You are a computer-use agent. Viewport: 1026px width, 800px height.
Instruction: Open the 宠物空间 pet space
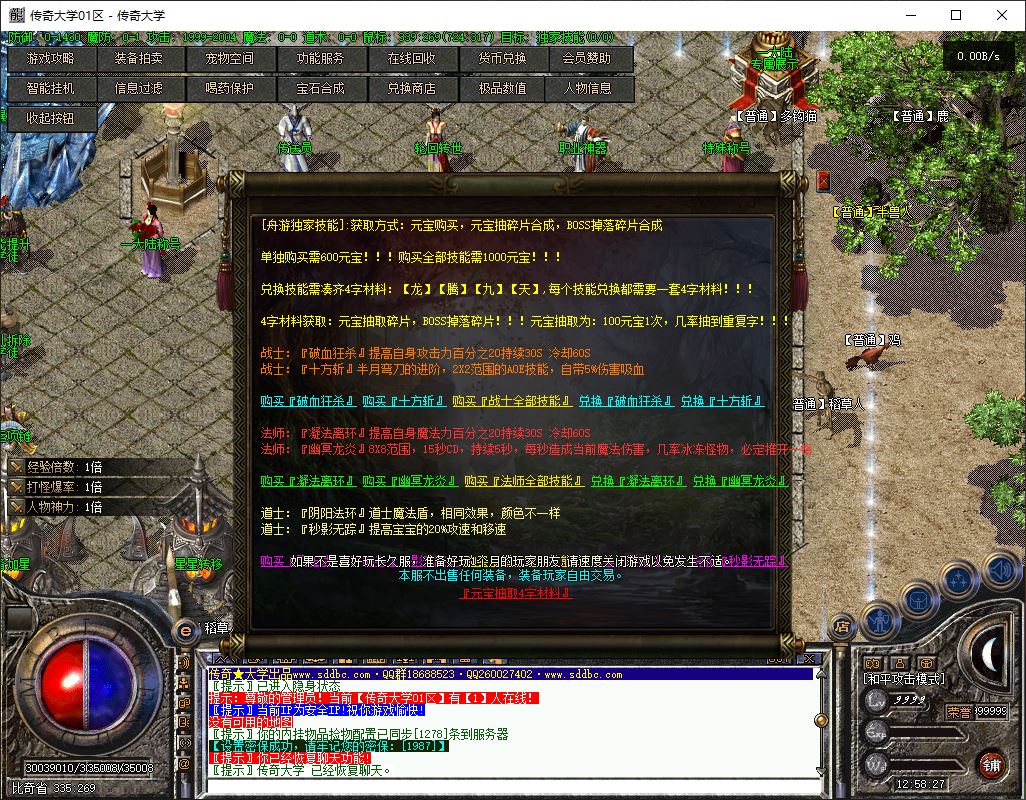pyautogui.click(x=229, y=59)
